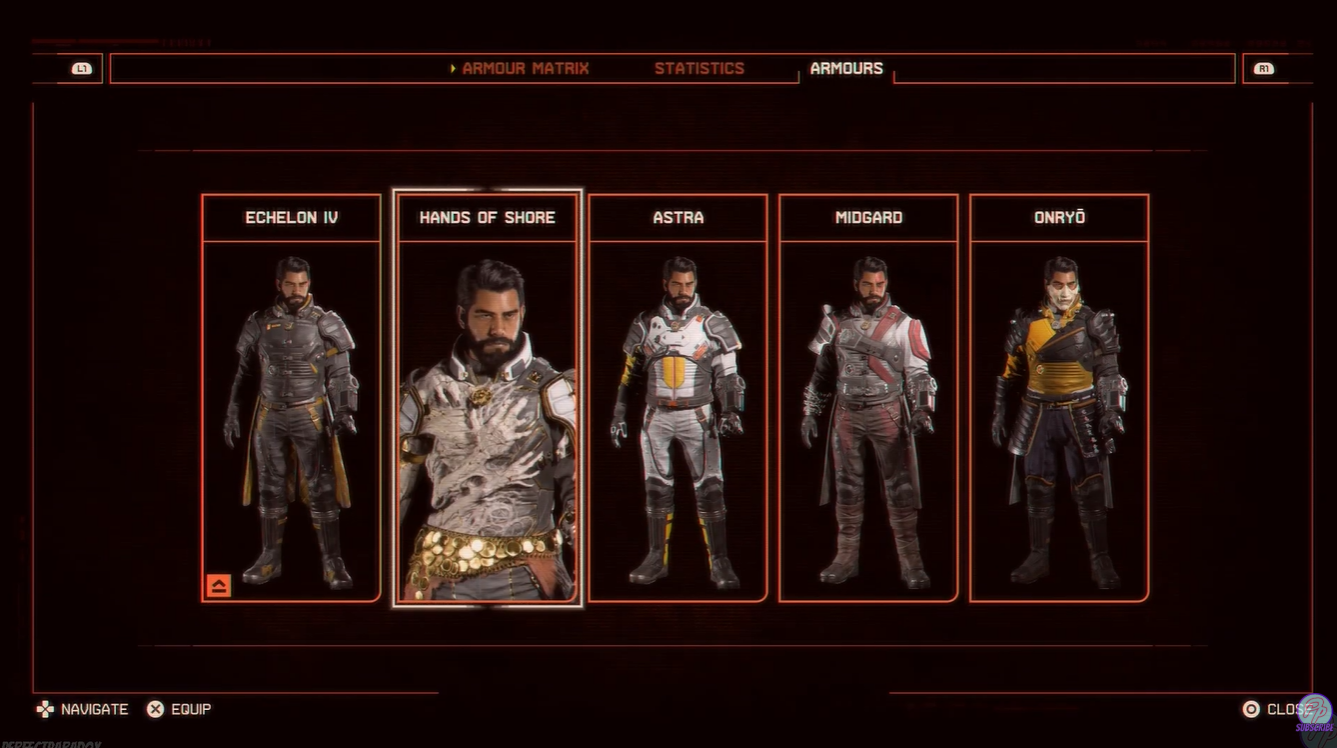The width and height of the screenshot is (1337, 748).
Task: Click the X Equip prompt icon
Action: pyautogui.click(x=155, y=709)
